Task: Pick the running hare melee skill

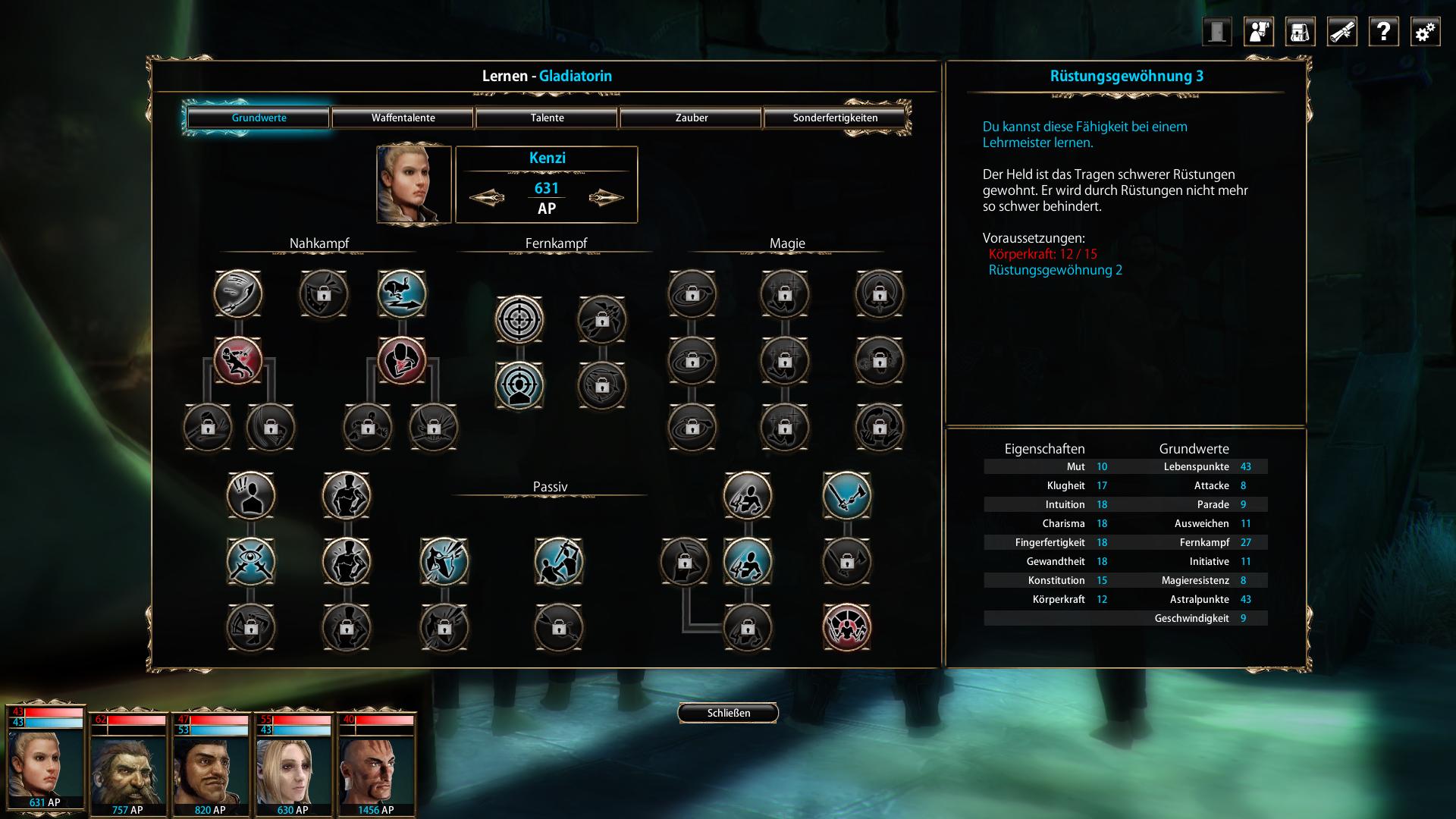Action: pyautogui.click(x=402, y=293)
